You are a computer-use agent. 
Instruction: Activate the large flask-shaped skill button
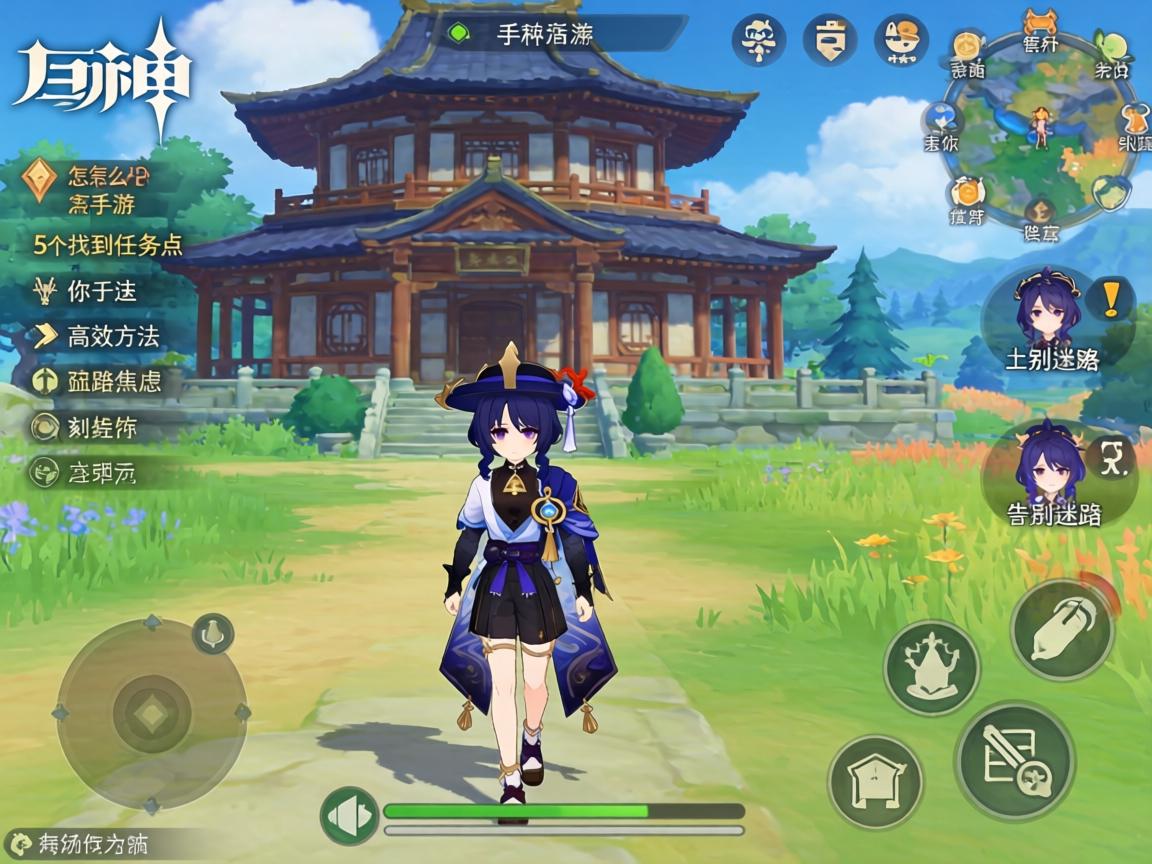click(x=1063, y=629)
